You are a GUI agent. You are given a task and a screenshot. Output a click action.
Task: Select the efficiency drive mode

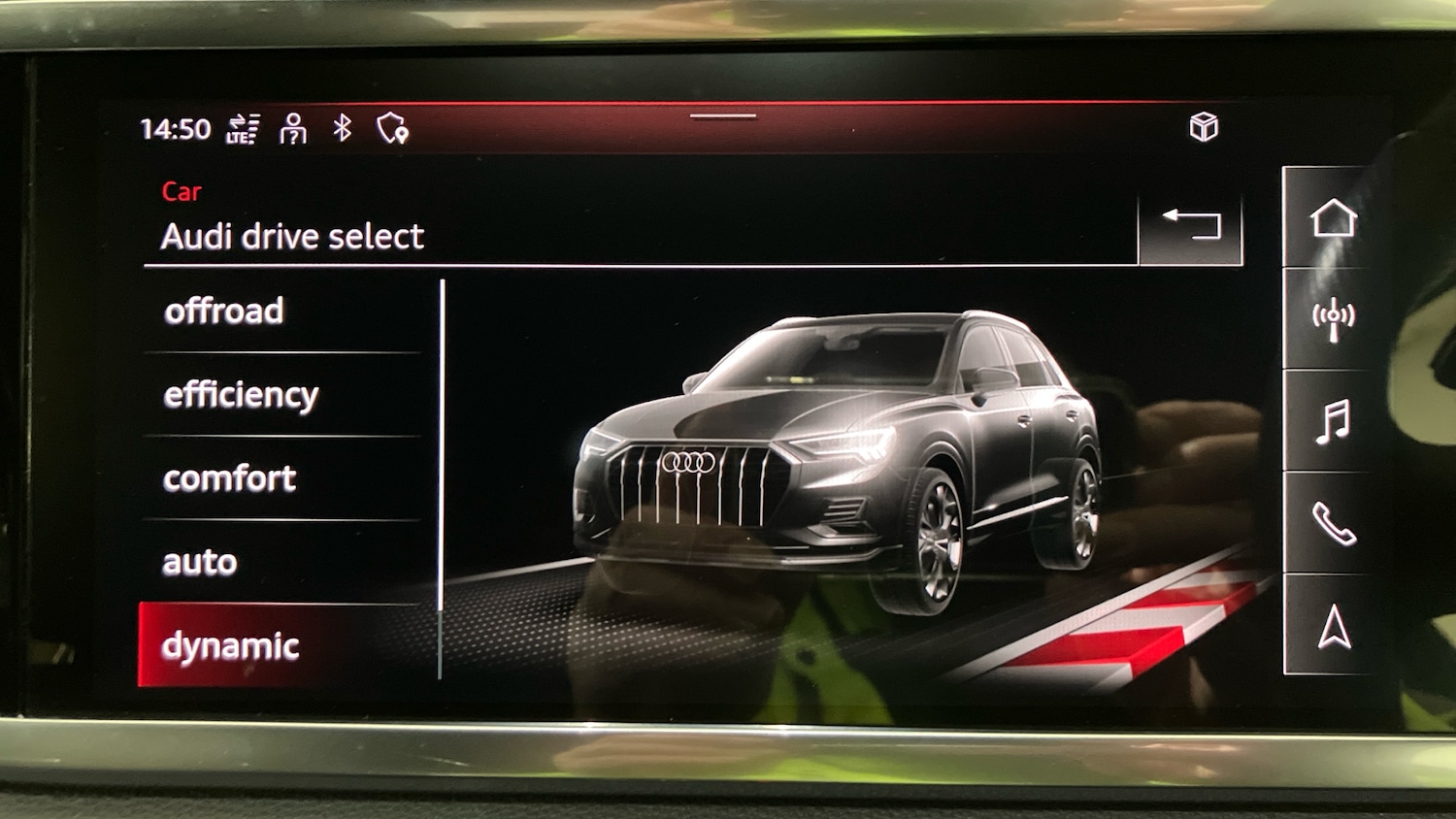click(x=241, y=394)
